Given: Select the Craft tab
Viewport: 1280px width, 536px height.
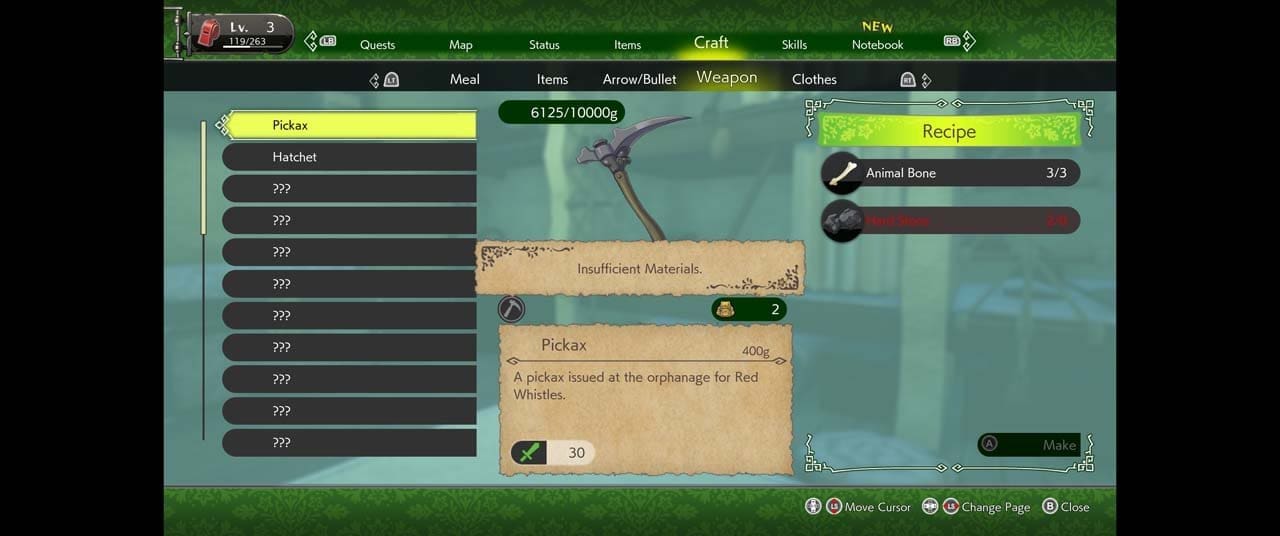Looking at the screenshot, I should click(x=711, y=42).
